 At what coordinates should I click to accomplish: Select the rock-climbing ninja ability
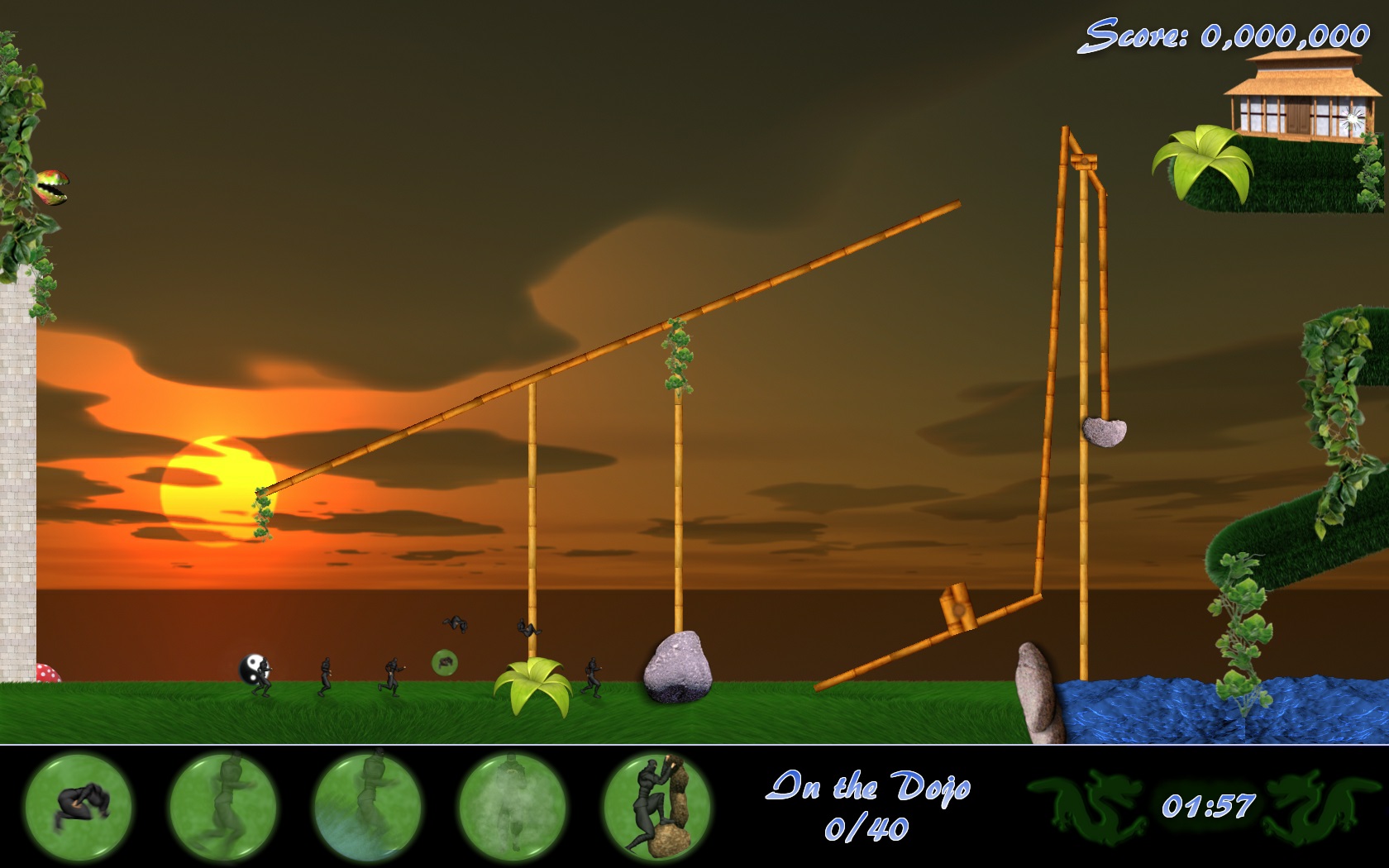tap(656, 804)
